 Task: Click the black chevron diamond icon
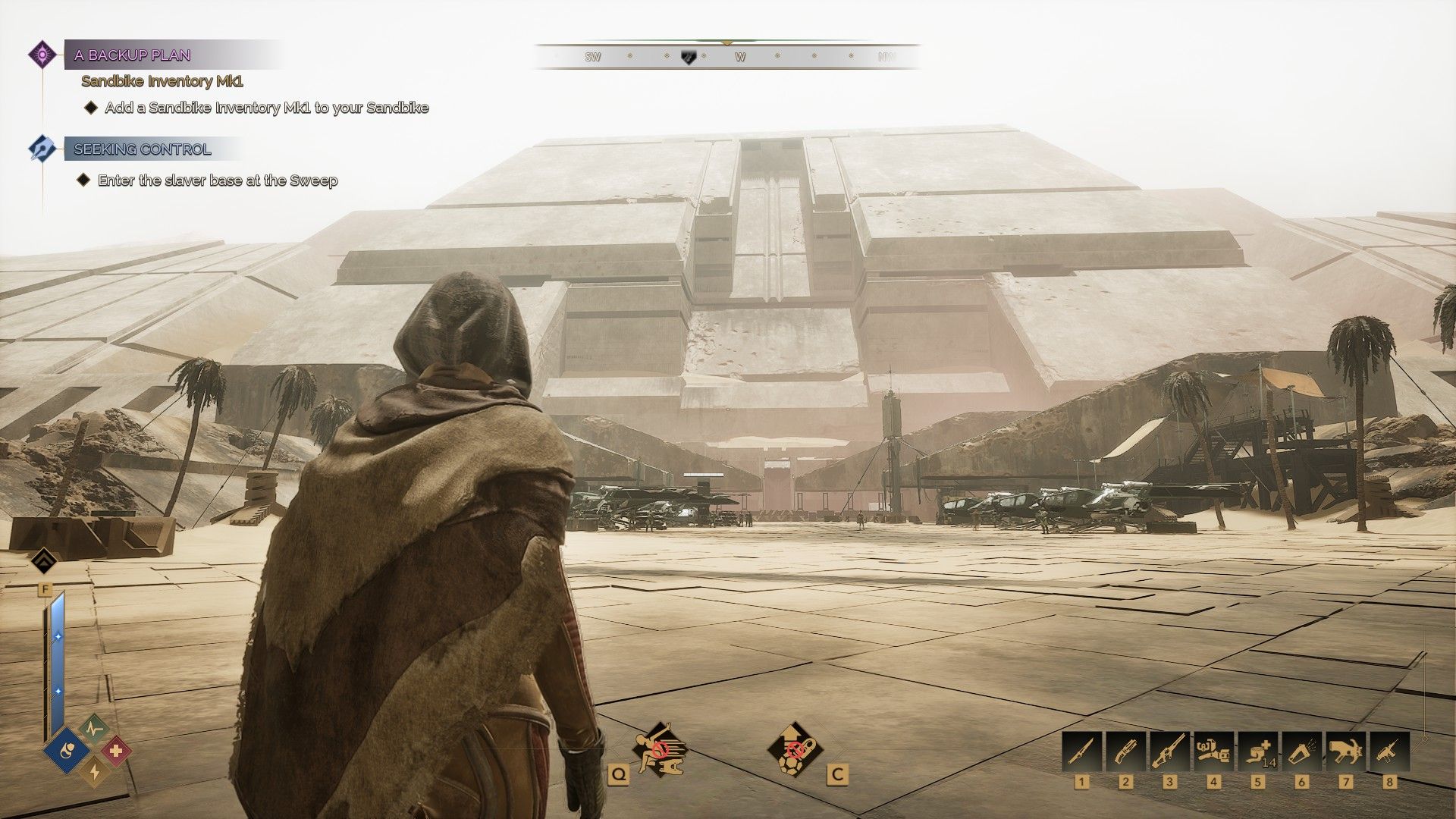[45, 562]
